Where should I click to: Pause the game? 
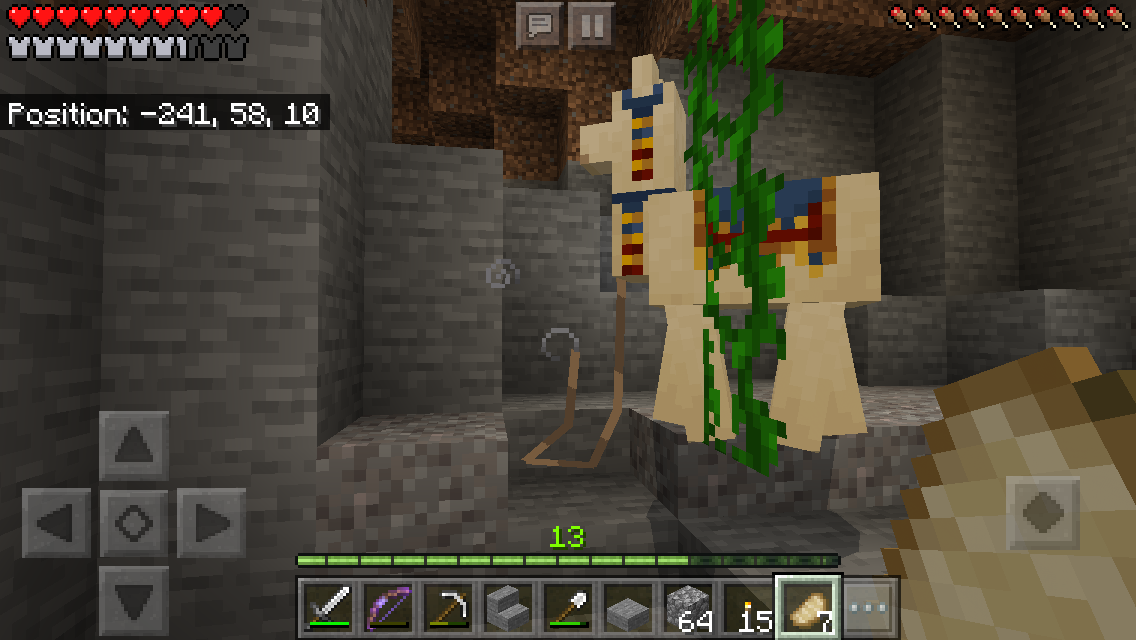click(591, 25)
